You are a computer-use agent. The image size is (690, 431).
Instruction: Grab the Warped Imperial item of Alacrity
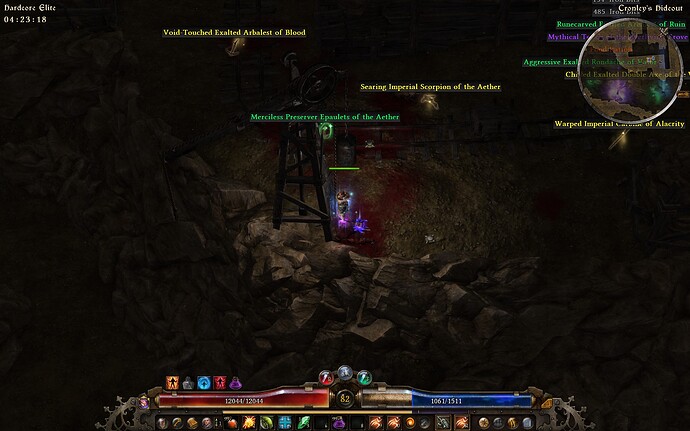(619, 124)
